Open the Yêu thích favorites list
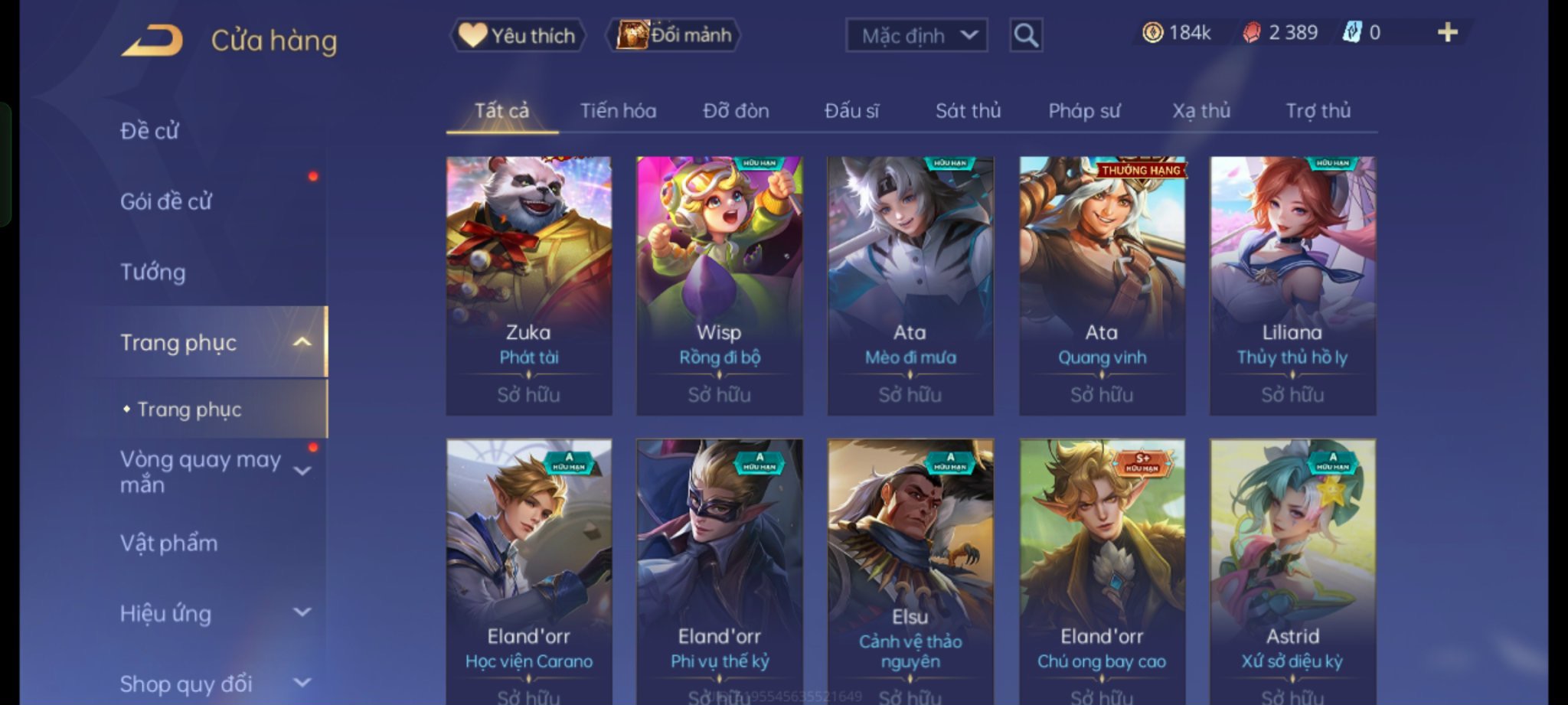The image size is (1568, 705). 518,35
